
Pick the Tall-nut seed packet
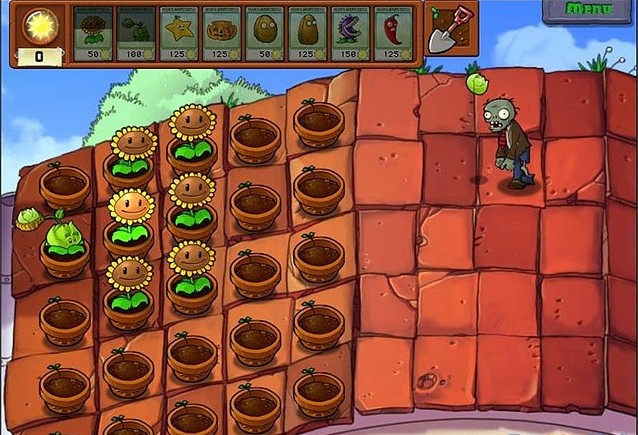coord(309,32)
